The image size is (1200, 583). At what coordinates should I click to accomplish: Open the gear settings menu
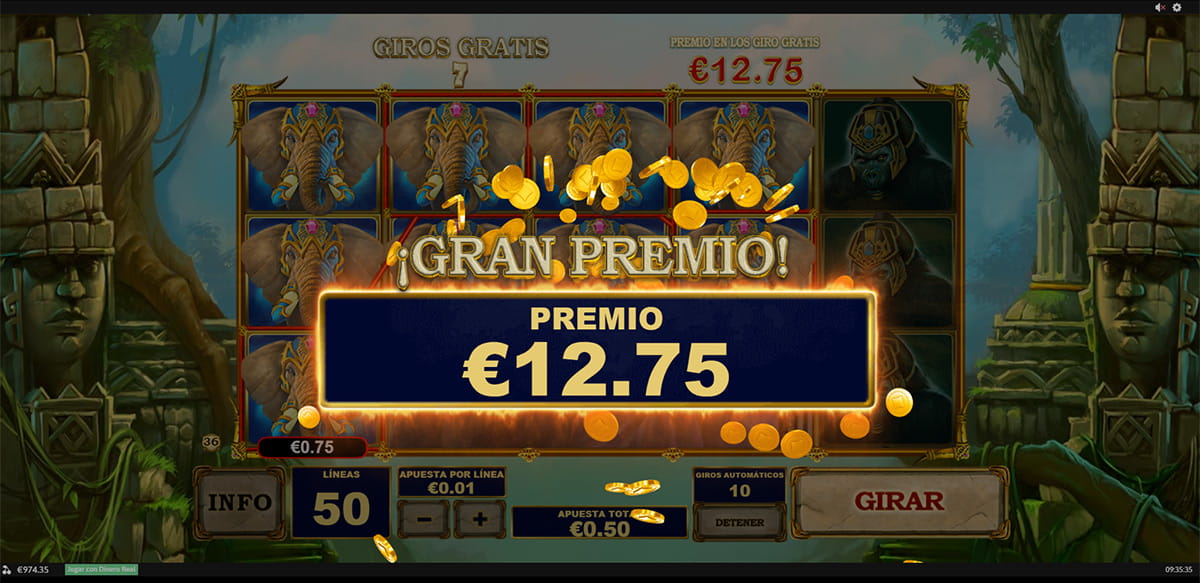(x=1177, y=7)
